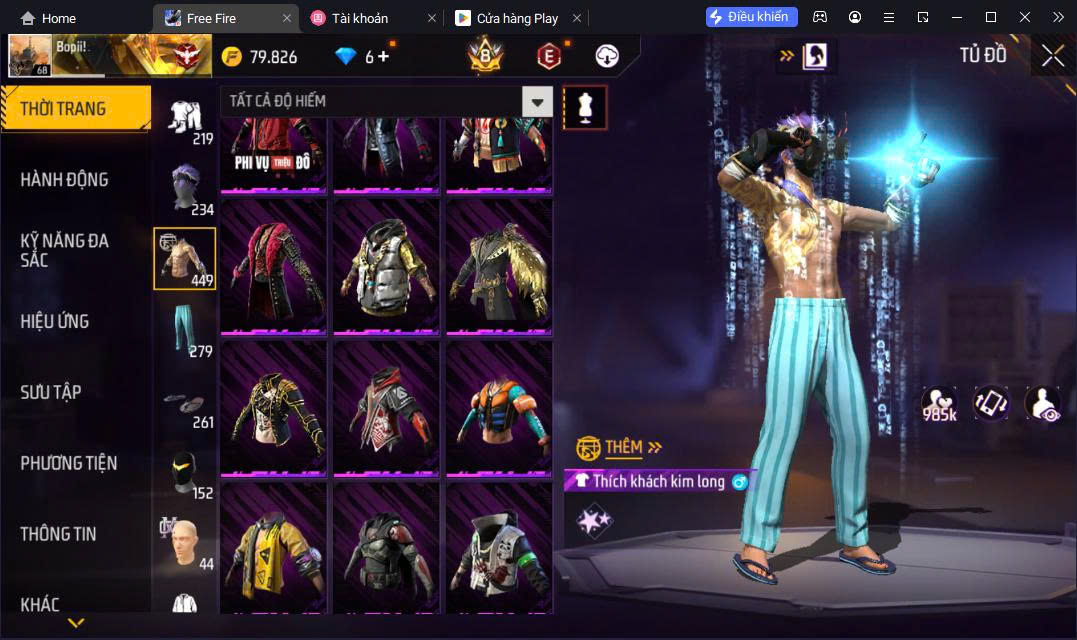Image resolution: width=1077 pixels, height=640 pixels.
Task: Close the TỦ ĐỒ wardrobe screen
Action: point(1052,56)
